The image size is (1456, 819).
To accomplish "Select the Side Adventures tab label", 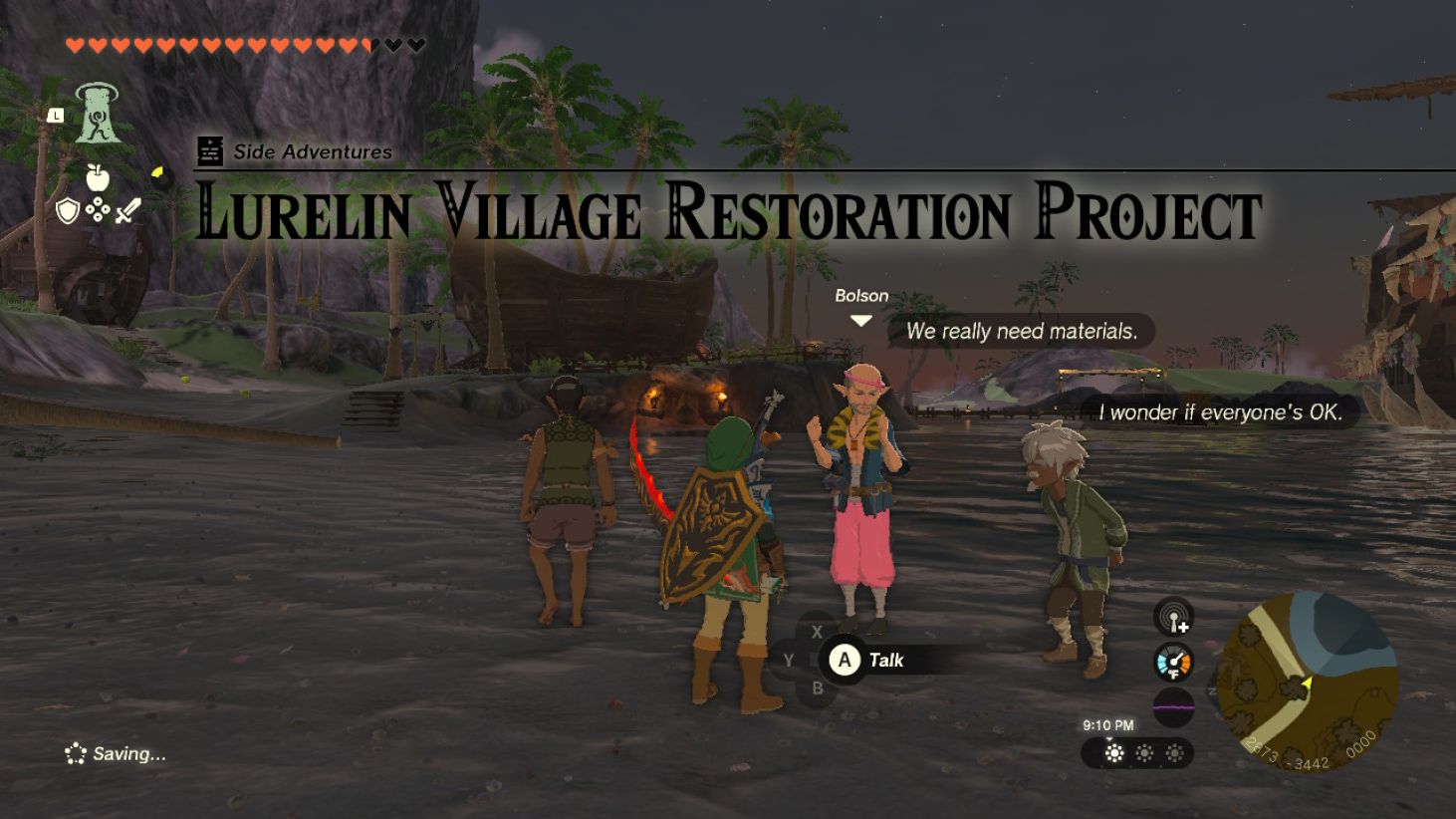I will (310, 151).
